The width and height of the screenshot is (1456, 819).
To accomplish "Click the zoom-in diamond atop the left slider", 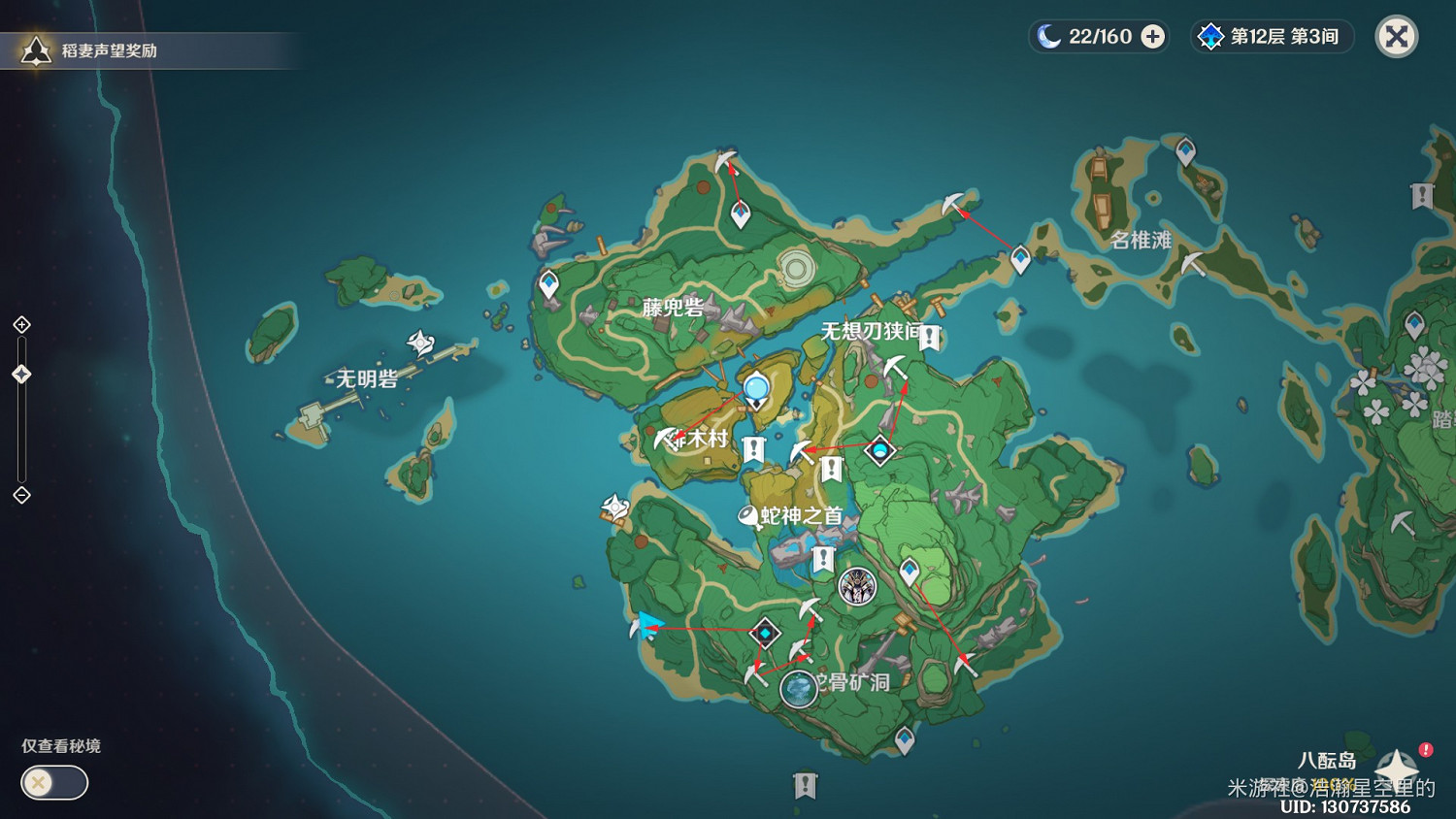I will [x=21, y=325].
